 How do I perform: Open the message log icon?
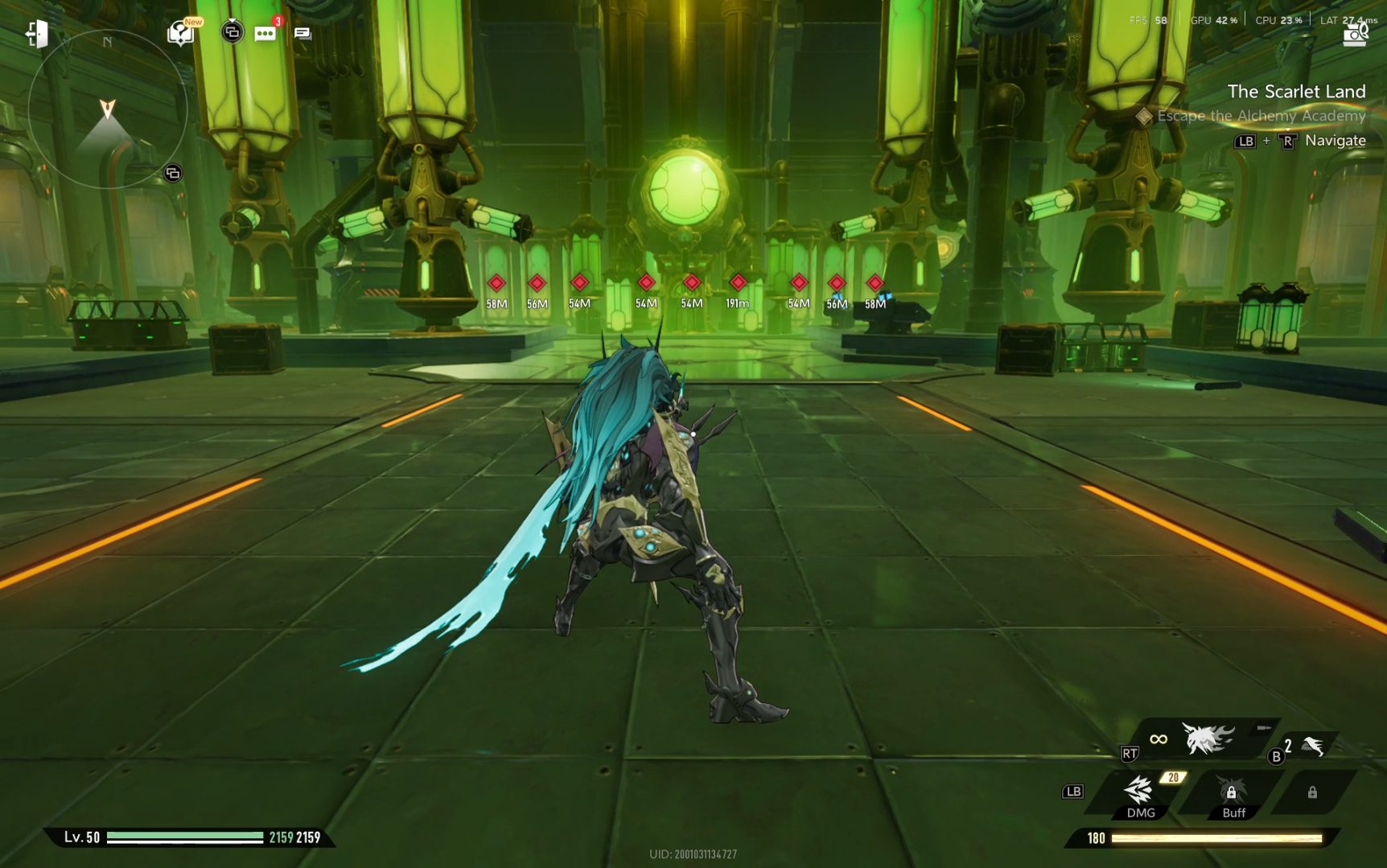tap(303, 33)
